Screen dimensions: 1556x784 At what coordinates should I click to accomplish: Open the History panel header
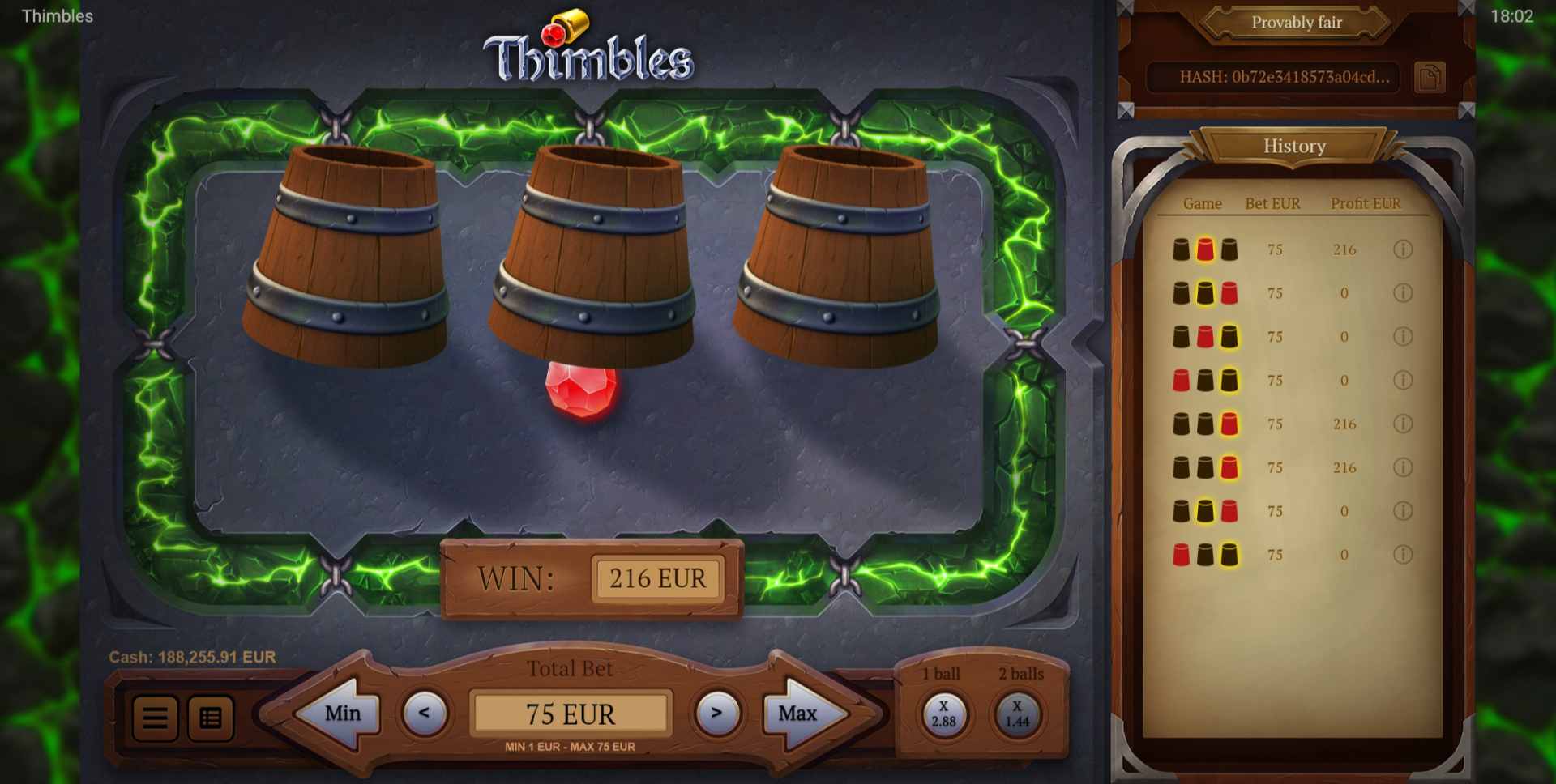click(x=1294, y=147)
